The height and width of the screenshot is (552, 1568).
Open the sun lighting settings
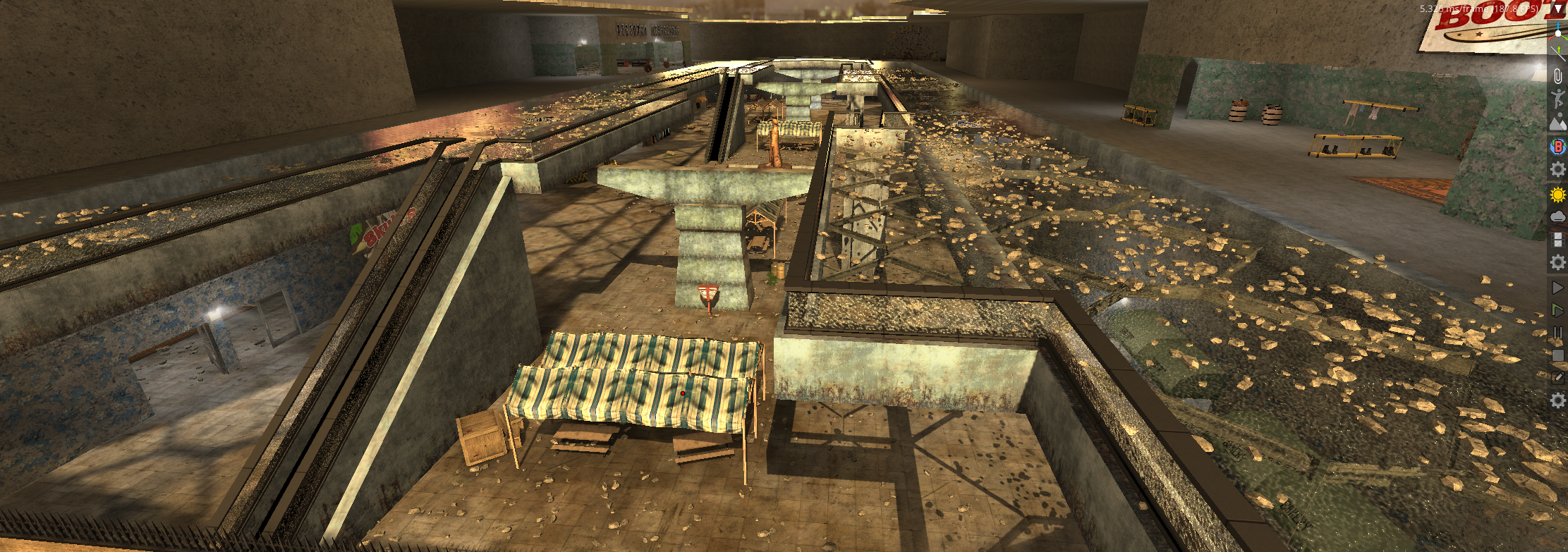tap(1558, 194)
